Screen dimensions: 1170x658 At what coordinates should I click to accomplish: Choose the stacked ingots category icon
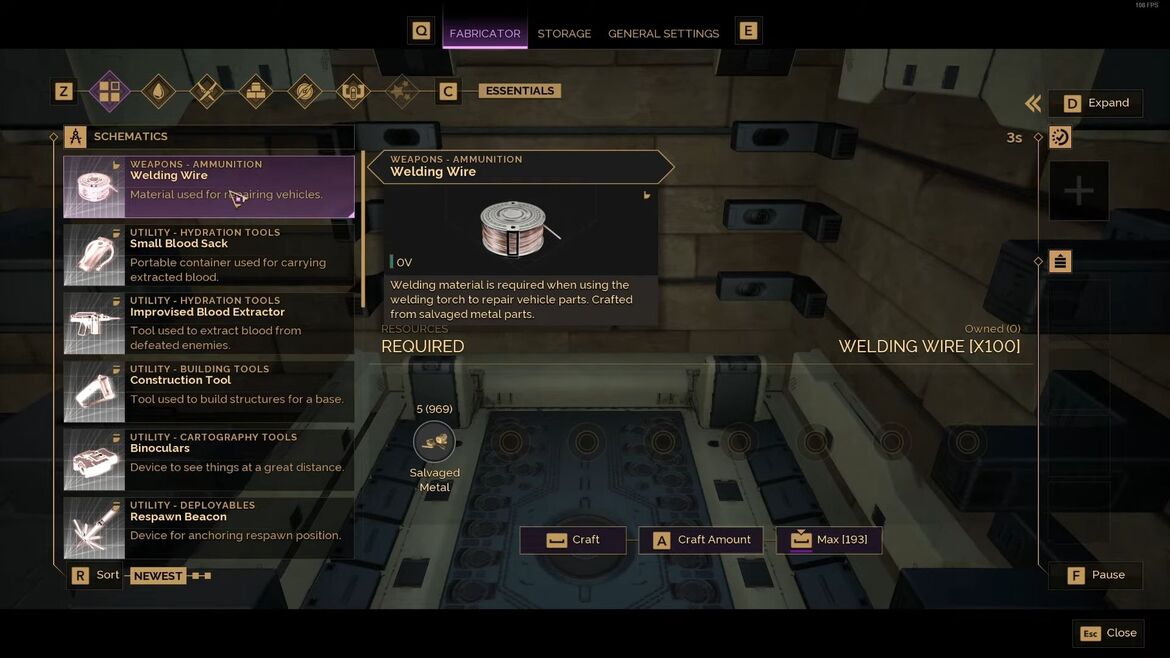point(255,92)
